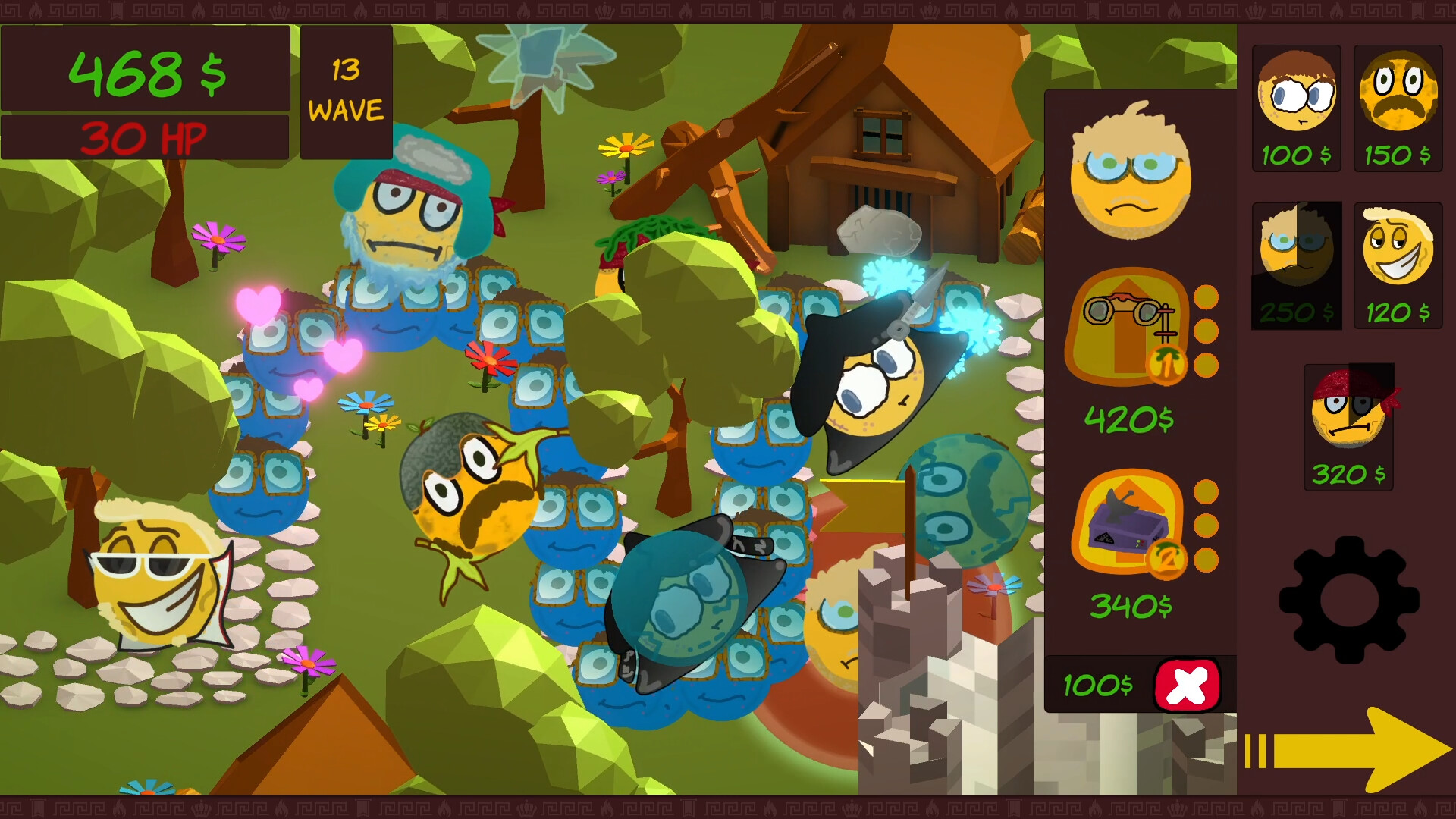Buy the 100$ brown-haired tower
The height and width of the screenshot is (819, 1456).
tap(1297, 108)
